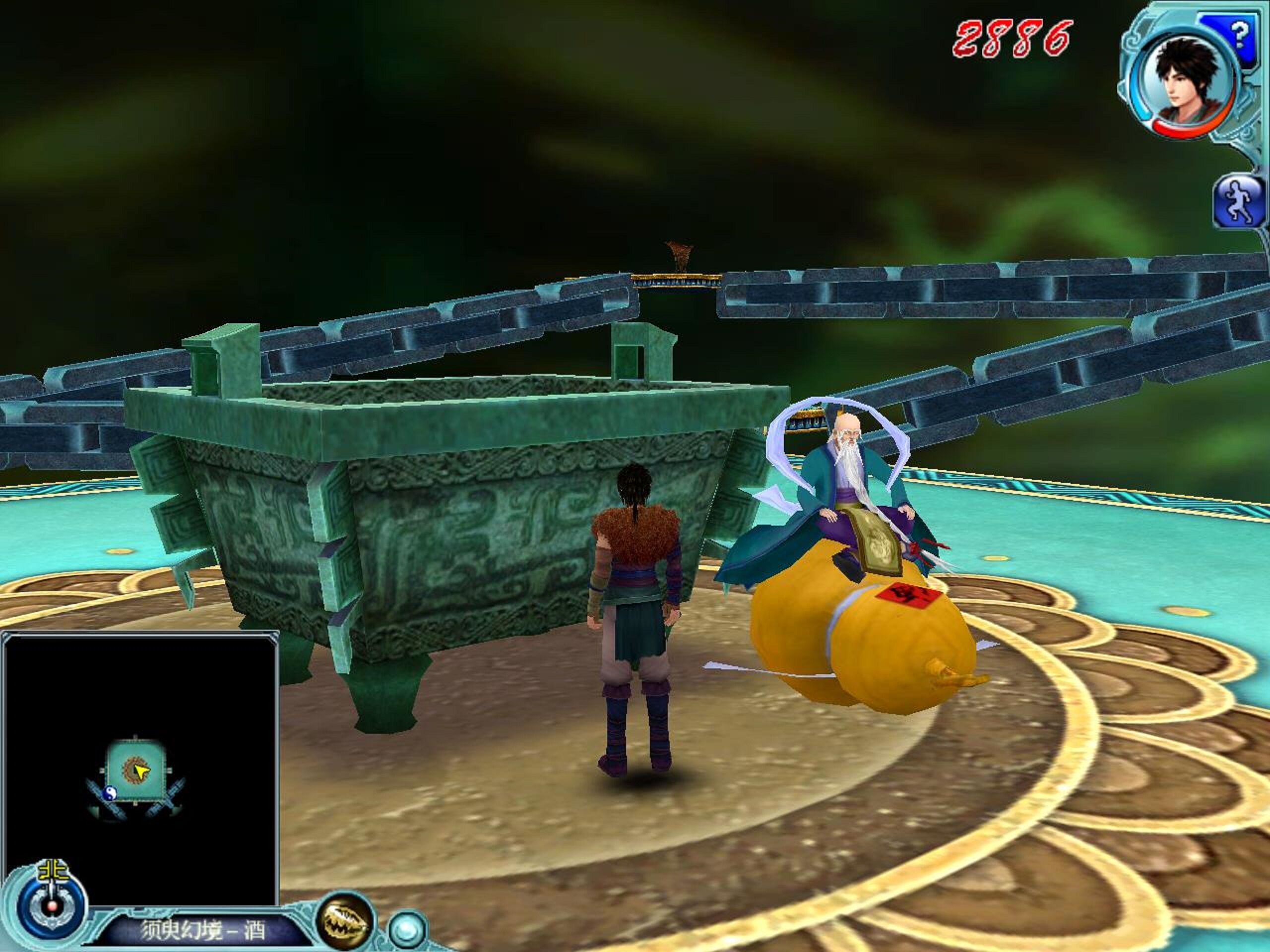Screen dimensions: 1270x952
Task: Open the golden shell icon
Action: coord(345,922)
